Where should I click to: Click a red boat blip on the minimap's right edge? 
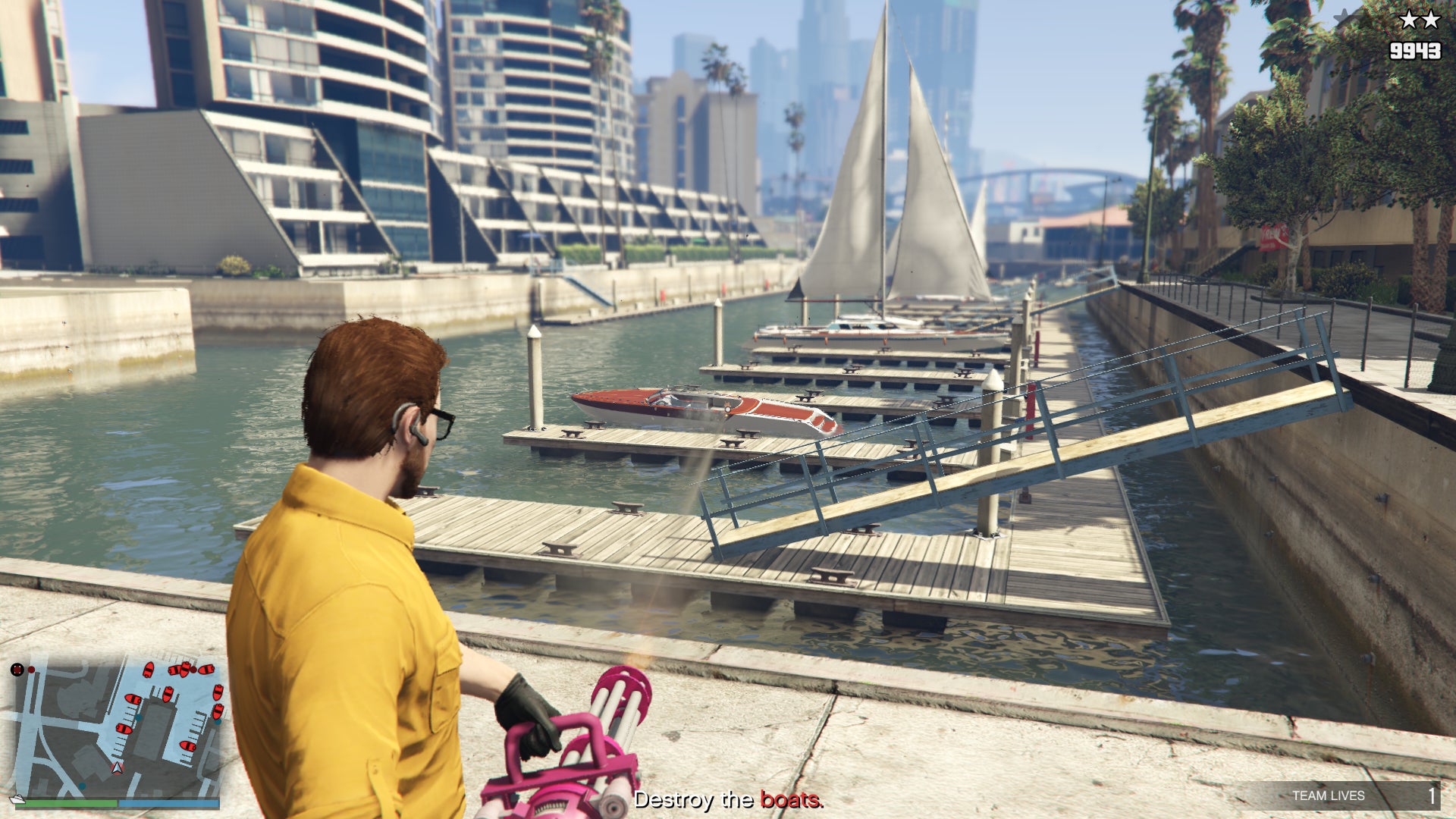pos(218,693)
